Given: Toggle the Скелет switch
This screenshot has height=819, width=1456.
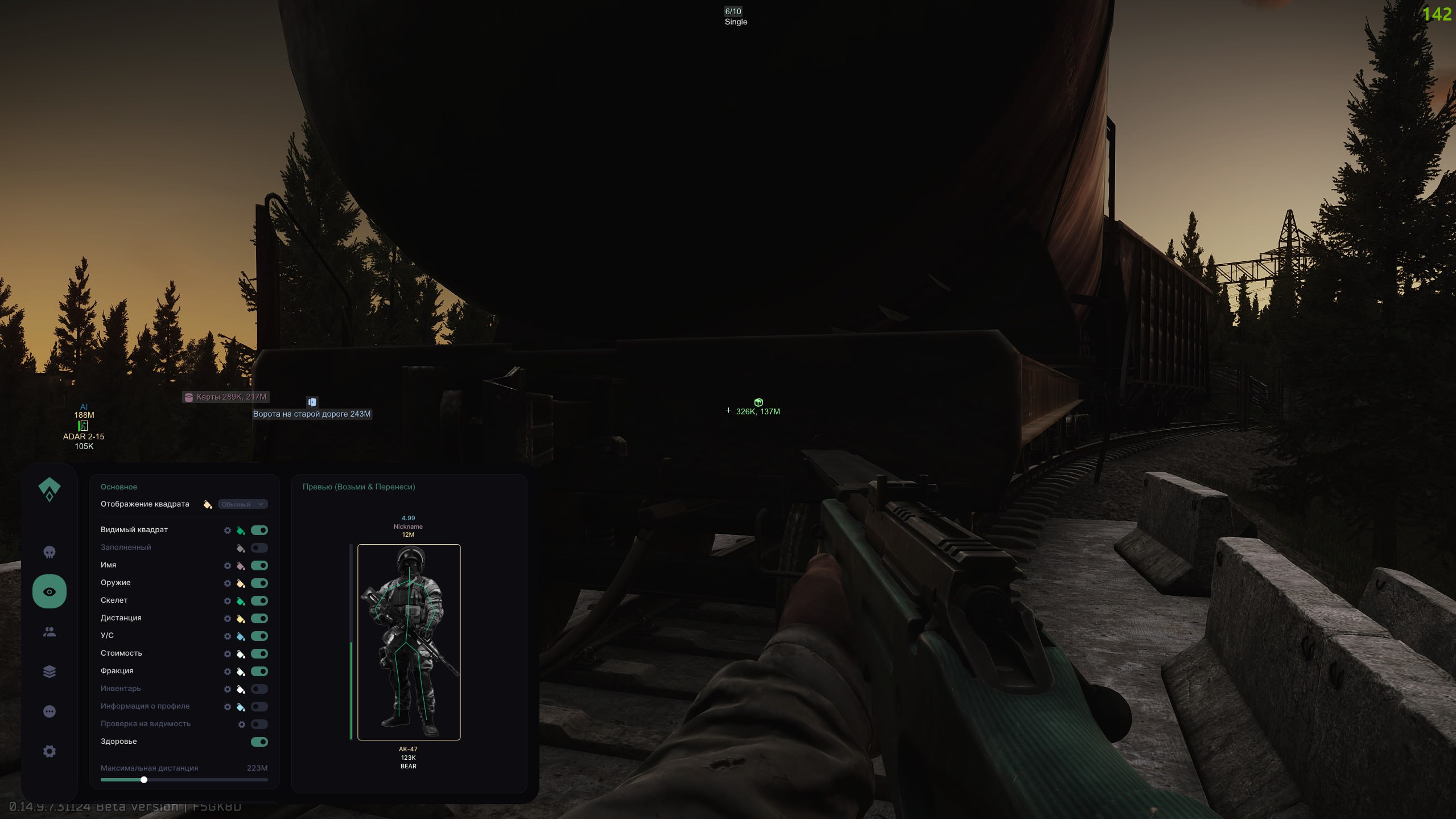Looking at the screenshot, I should coord(259,601).
